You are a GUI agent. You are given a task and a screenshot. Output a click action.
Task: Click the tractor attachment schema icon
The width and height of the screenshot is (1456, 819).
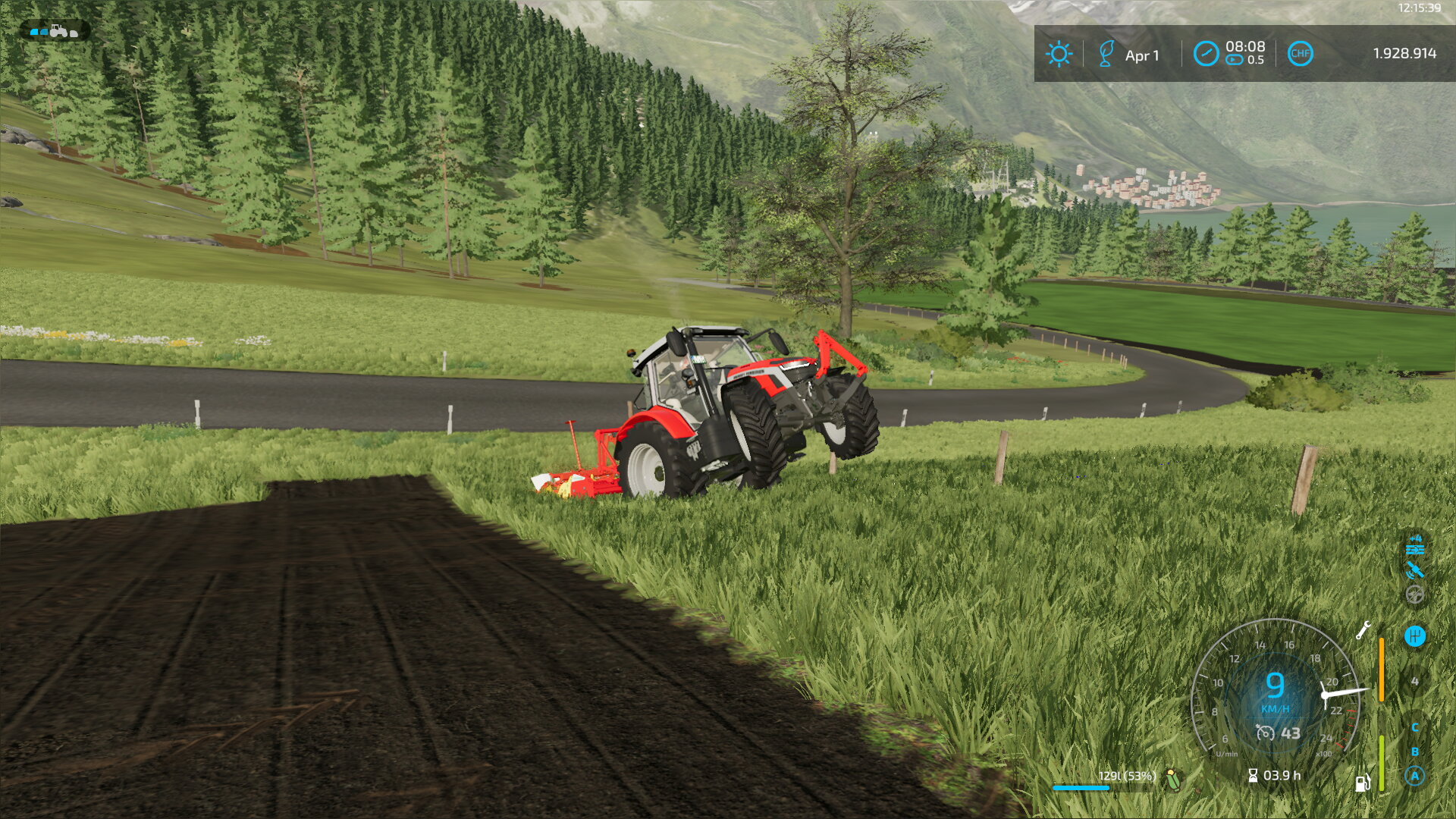click(54, 31)
